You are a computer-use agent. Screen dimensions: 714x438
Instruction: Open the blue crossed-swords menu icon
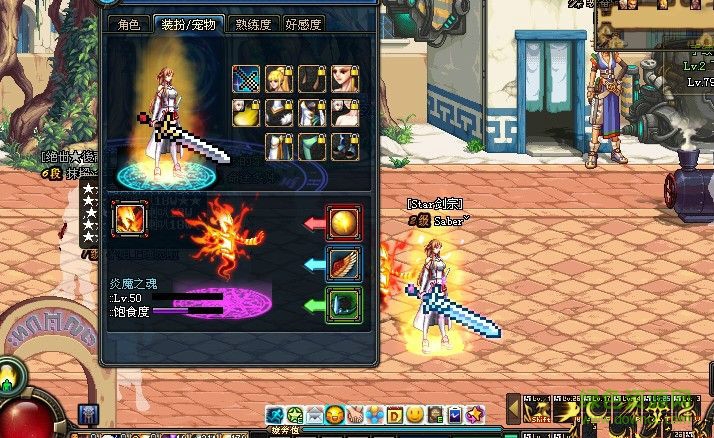point(275,414)
